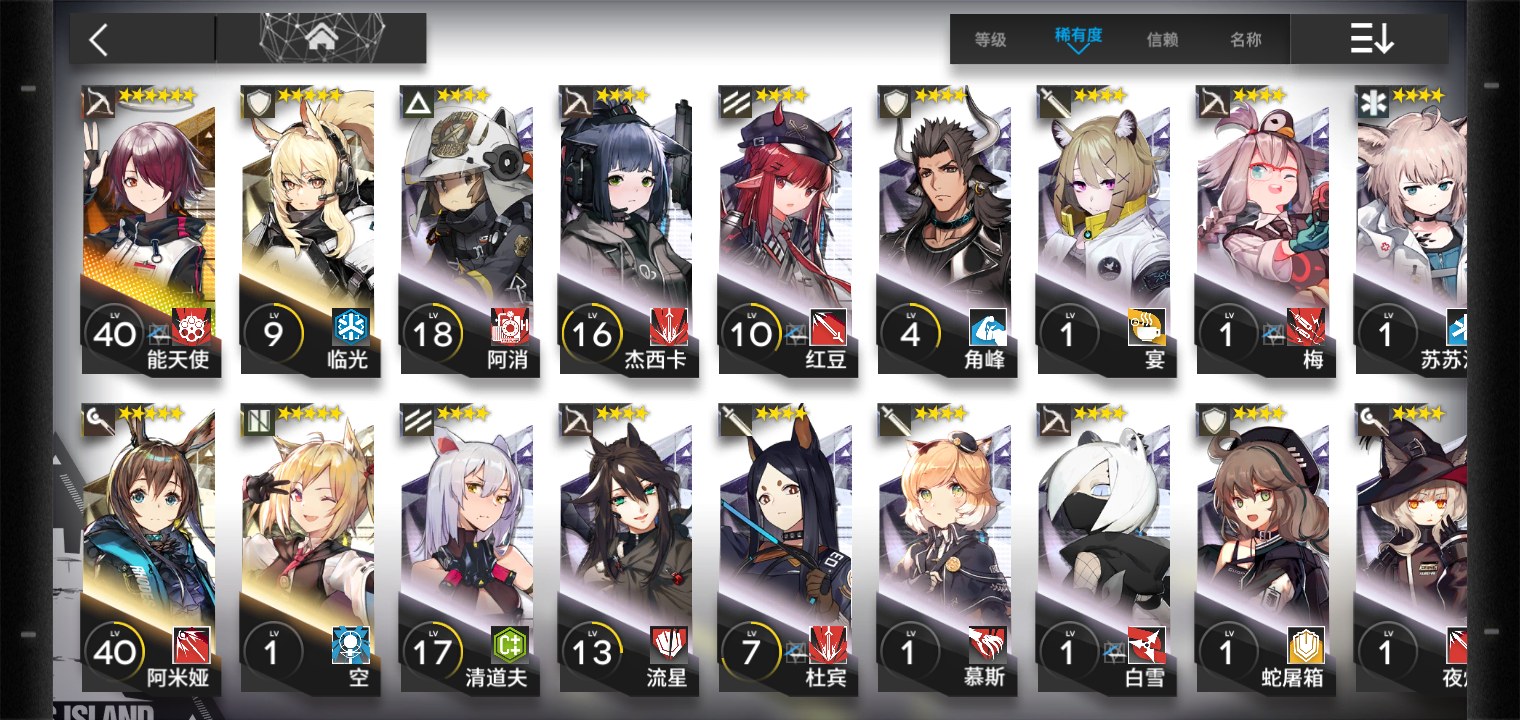Sort operators by 名称 (name)
This screenshot has height=720, width=1520.
click(x=1245, y=40)
